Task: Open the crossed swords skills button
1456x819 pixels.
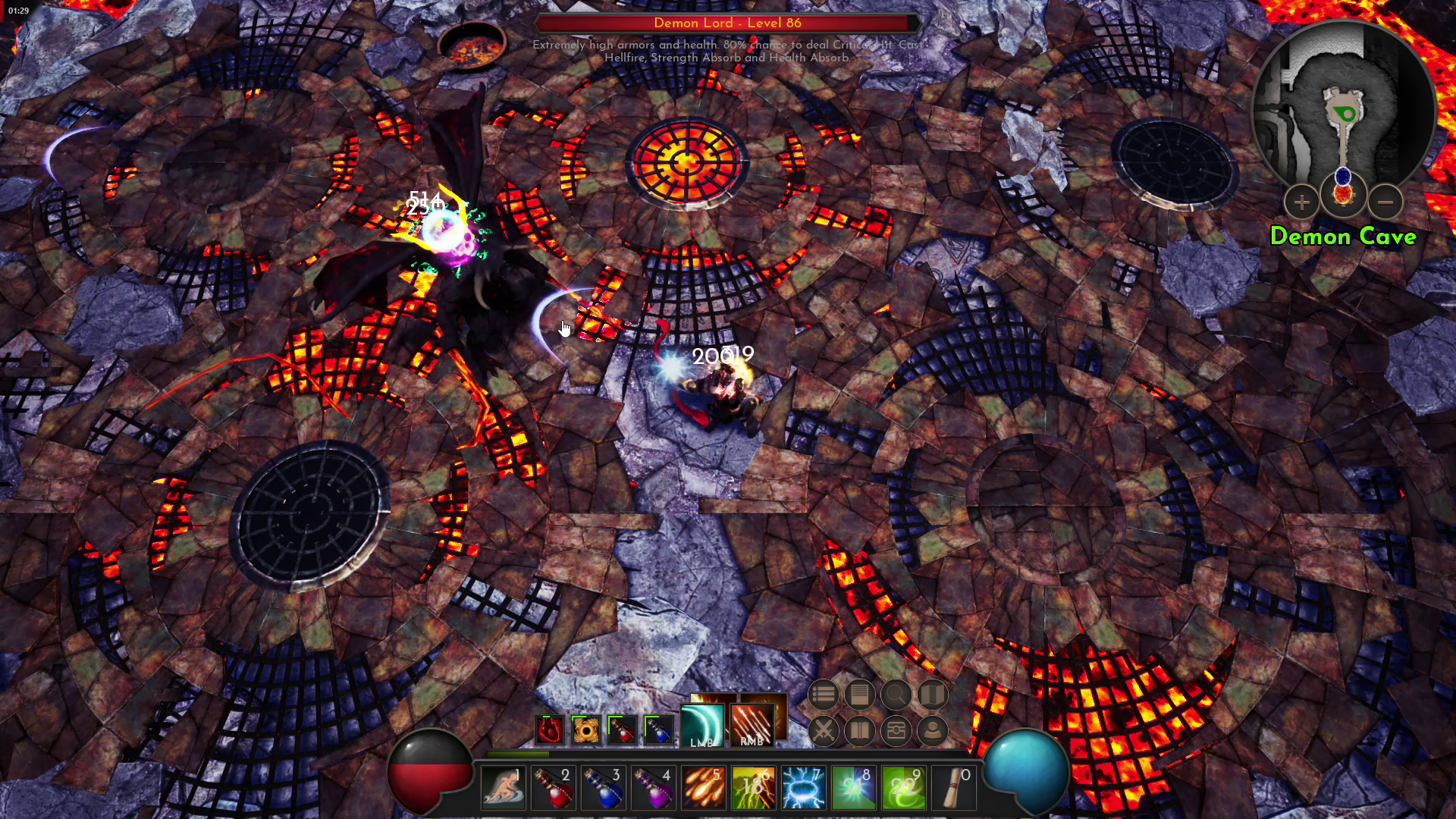Action: 823,731
